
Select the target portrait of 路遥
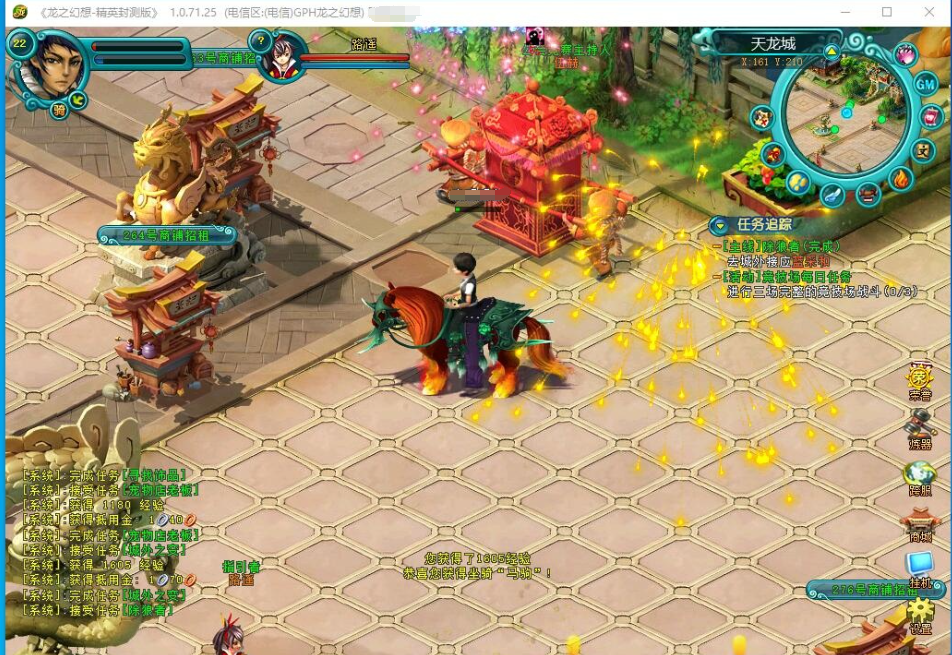[x=283, y=55]
